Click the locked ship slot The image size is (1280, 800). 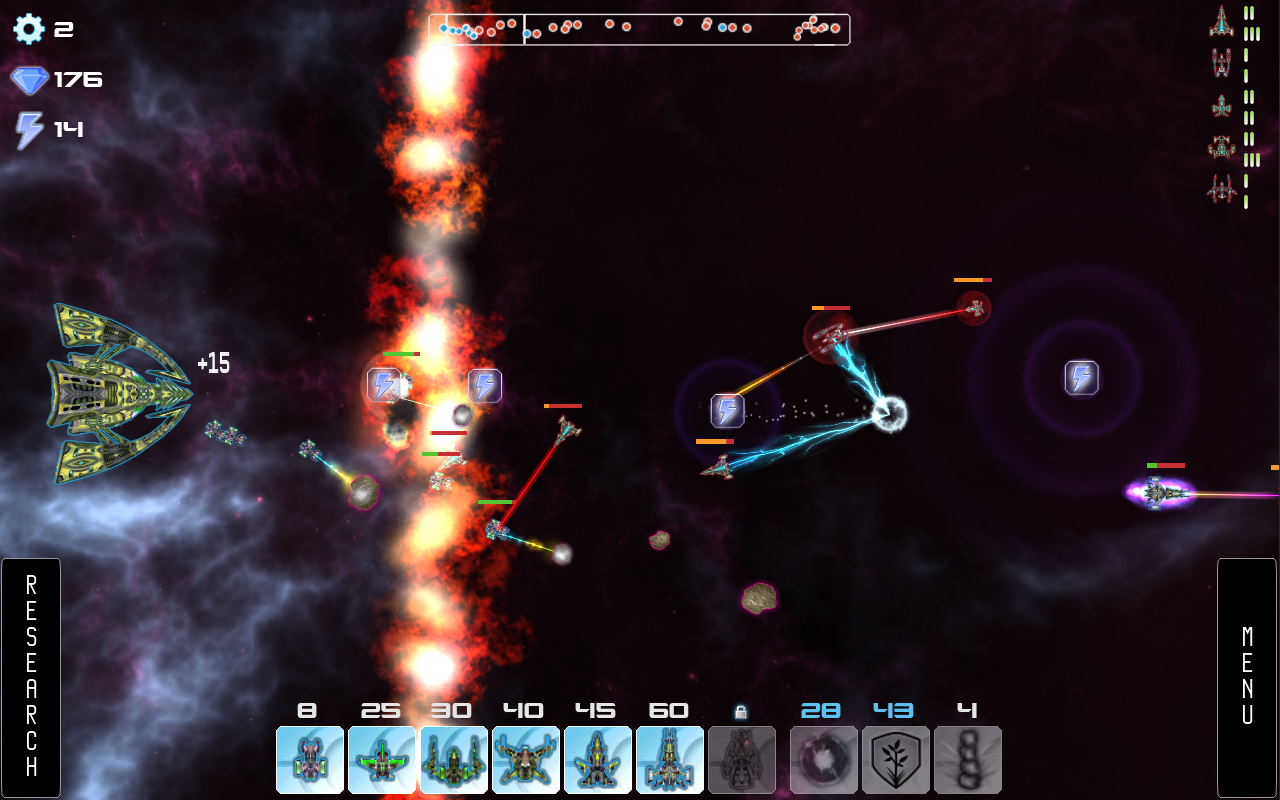pyautogui.click(x=742, y=760)
